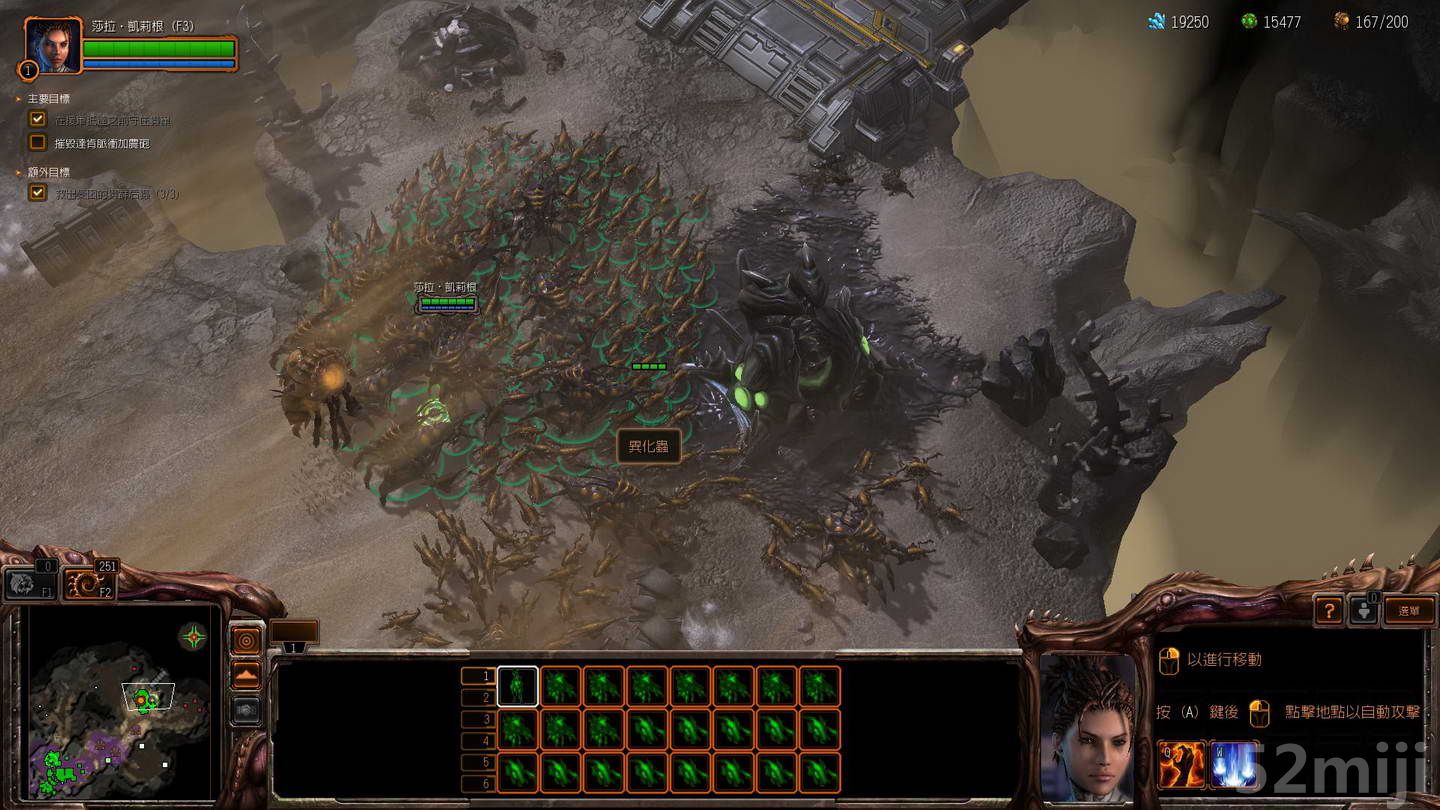Open the help panel via question mark icon
Screen dimensions: 1440x810
(x=1328, y=611)
